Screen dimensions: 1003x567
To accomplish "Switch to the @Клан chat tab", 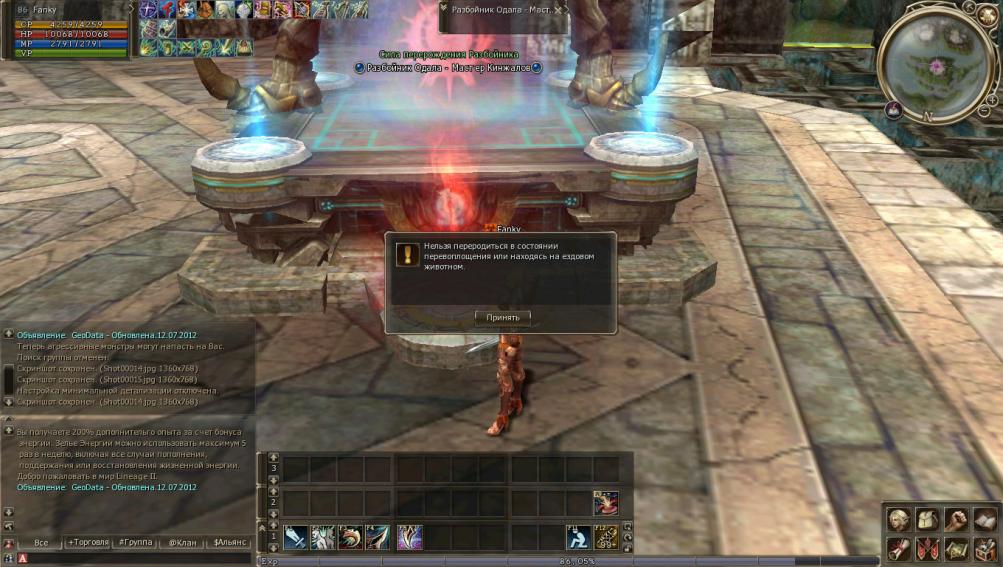I will coord(182,542).
